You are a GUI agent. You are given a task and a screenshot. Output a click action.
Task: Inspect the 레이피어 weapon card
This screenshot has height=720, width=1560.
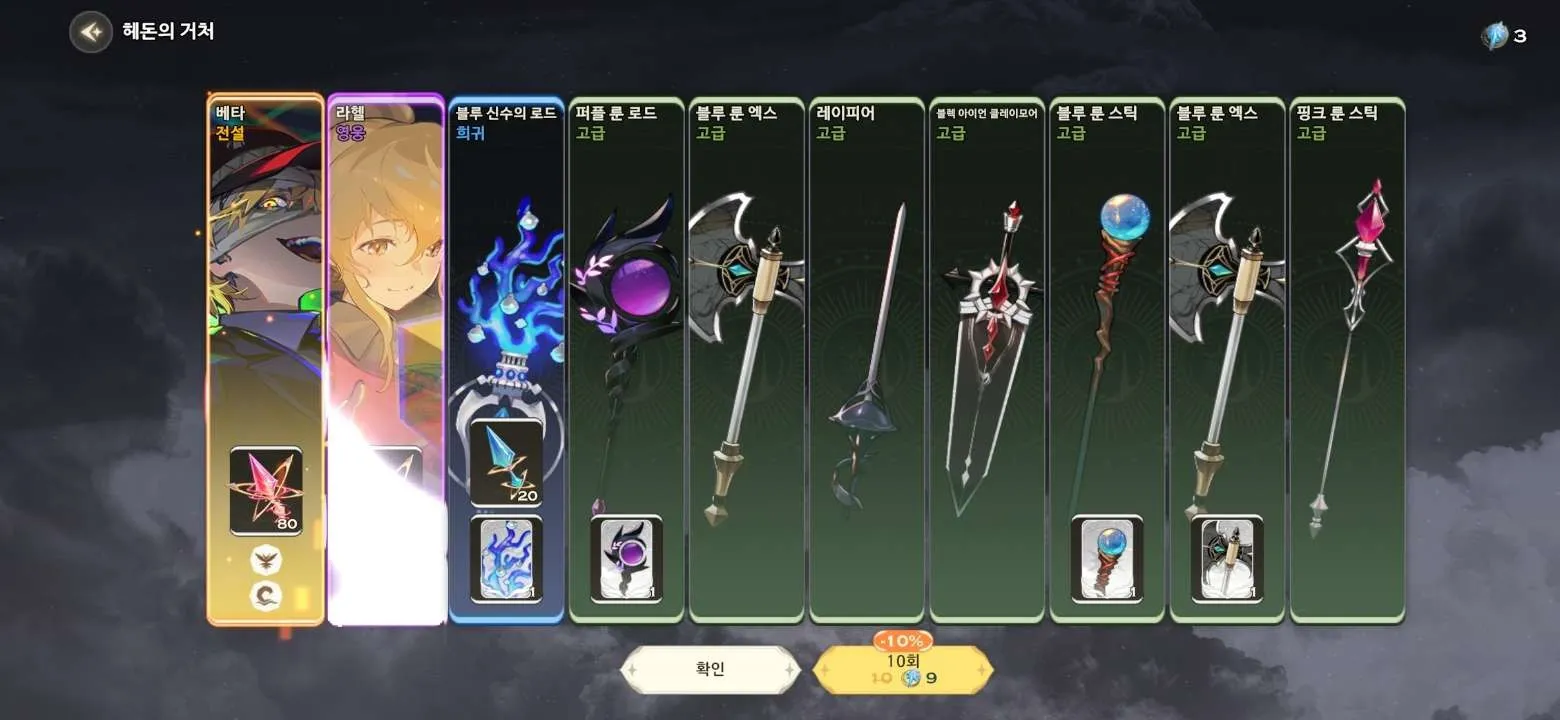tap(866, 360)
